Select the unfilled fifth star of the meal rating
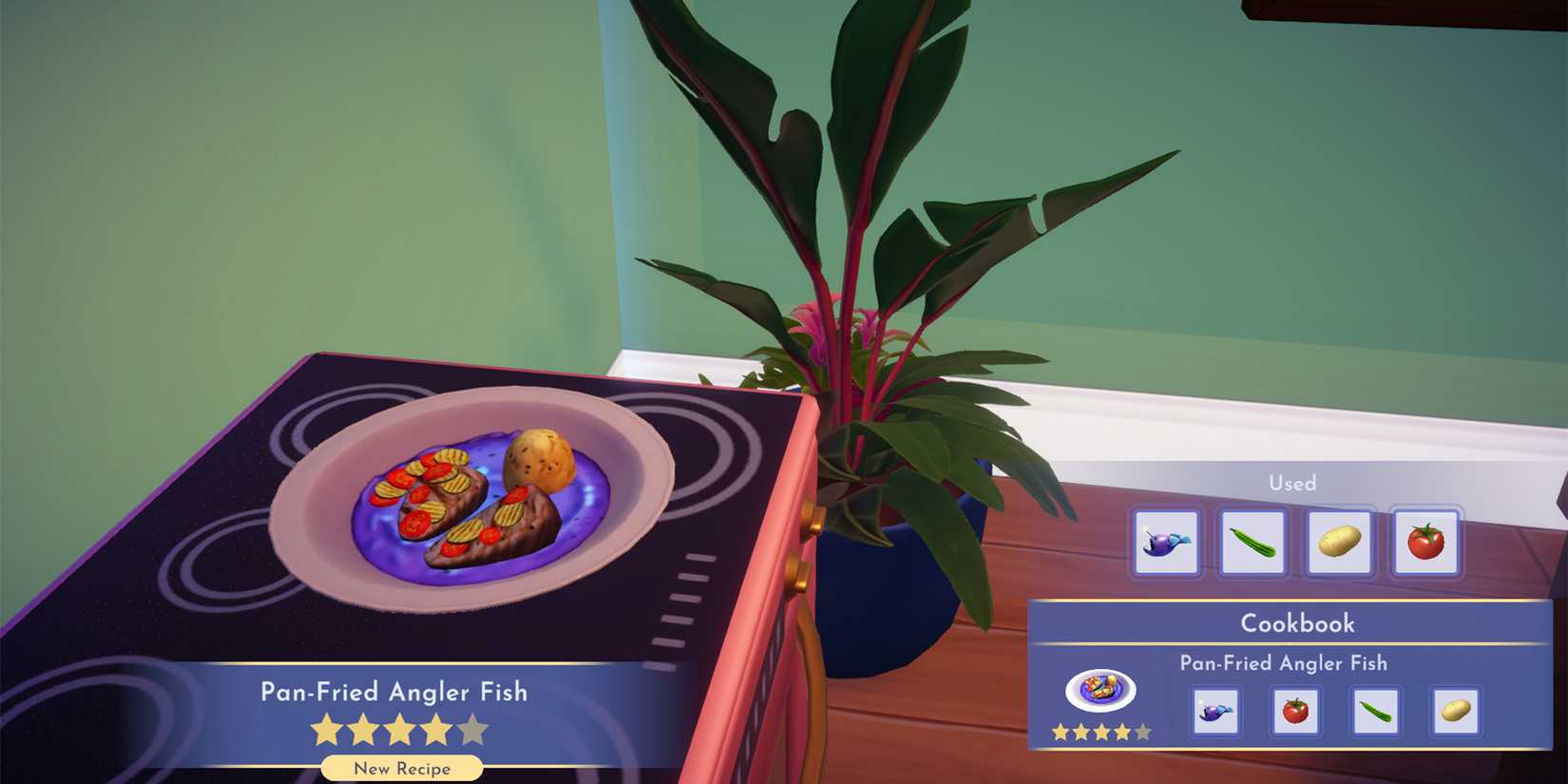The image size is (1568, 784). pos(472,727)
